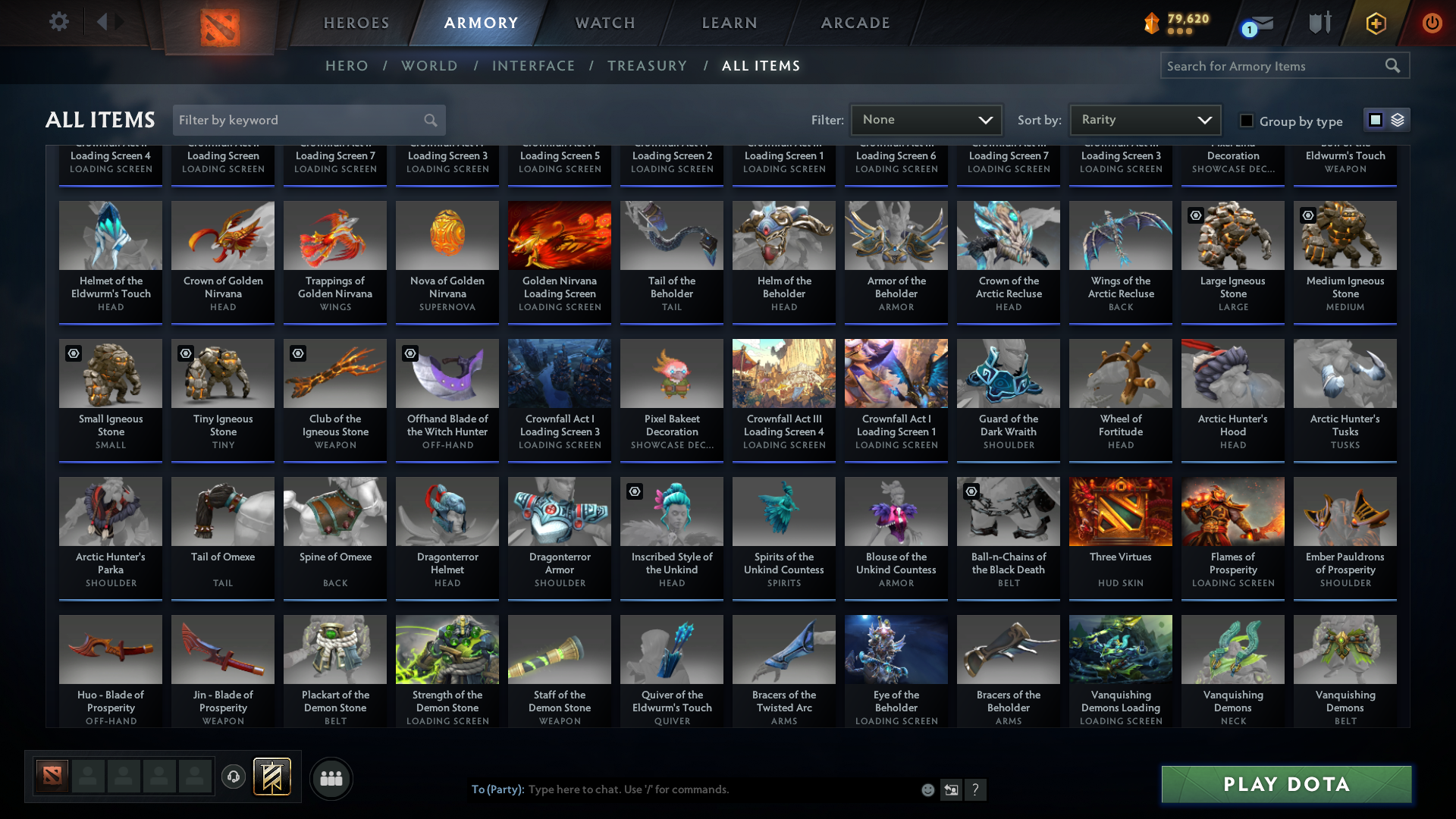Click the orange power button to exit

tap(1432, 23)
